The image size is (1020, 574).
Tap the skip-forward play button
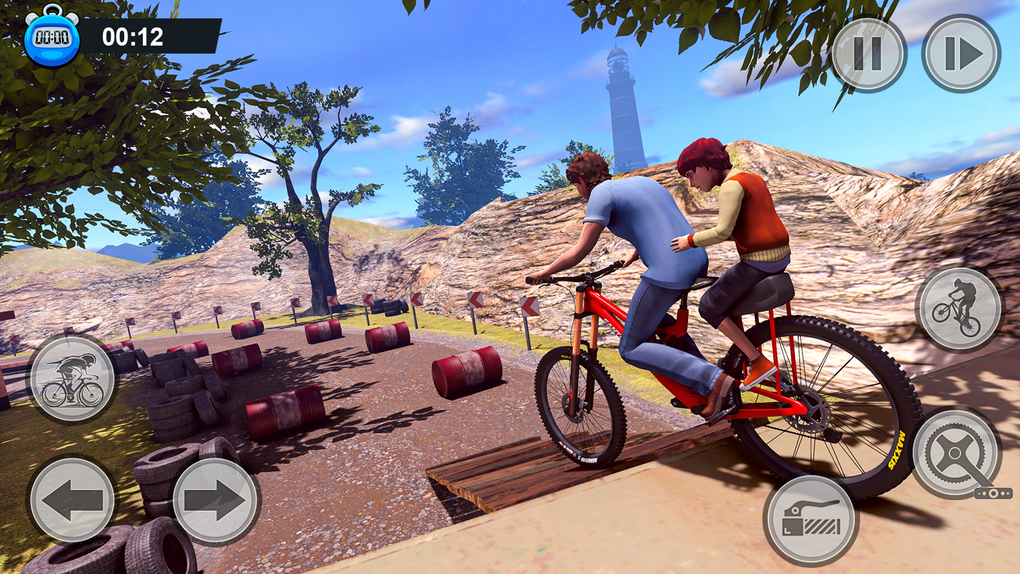pyautogui.click(x=960, y=54)
